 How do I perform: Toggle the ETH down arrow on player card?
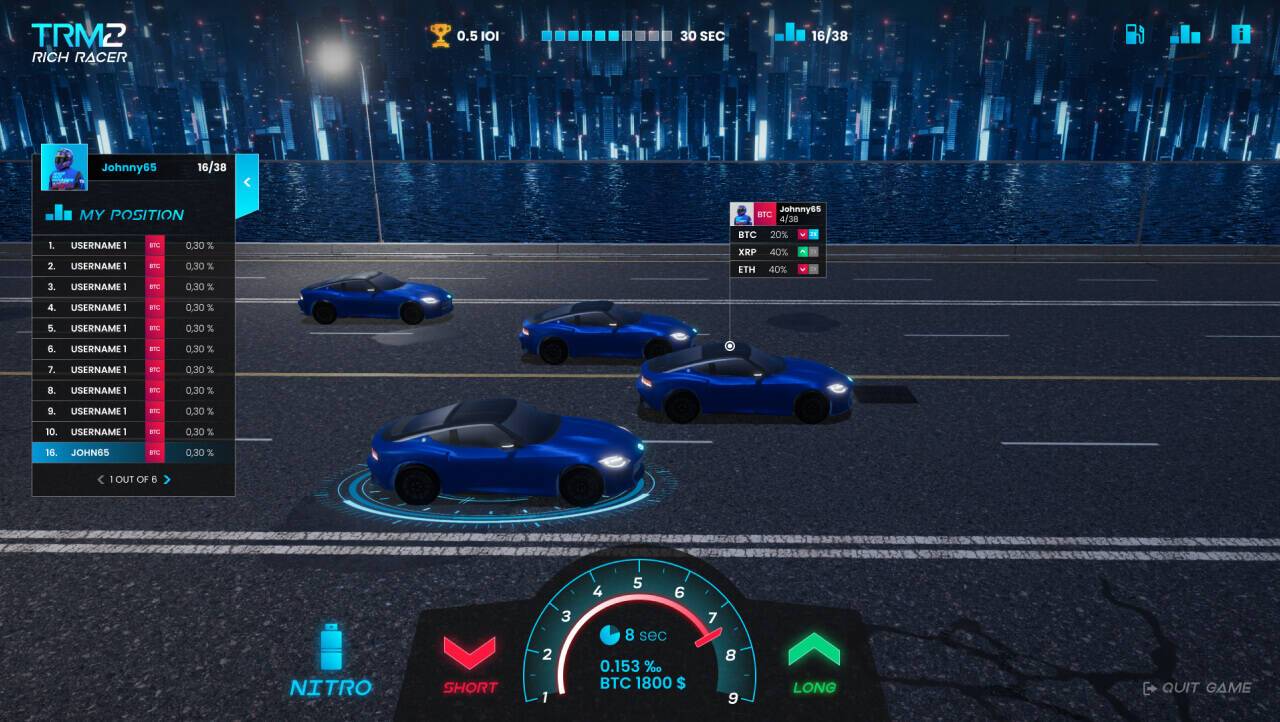(x=803, y=270)
